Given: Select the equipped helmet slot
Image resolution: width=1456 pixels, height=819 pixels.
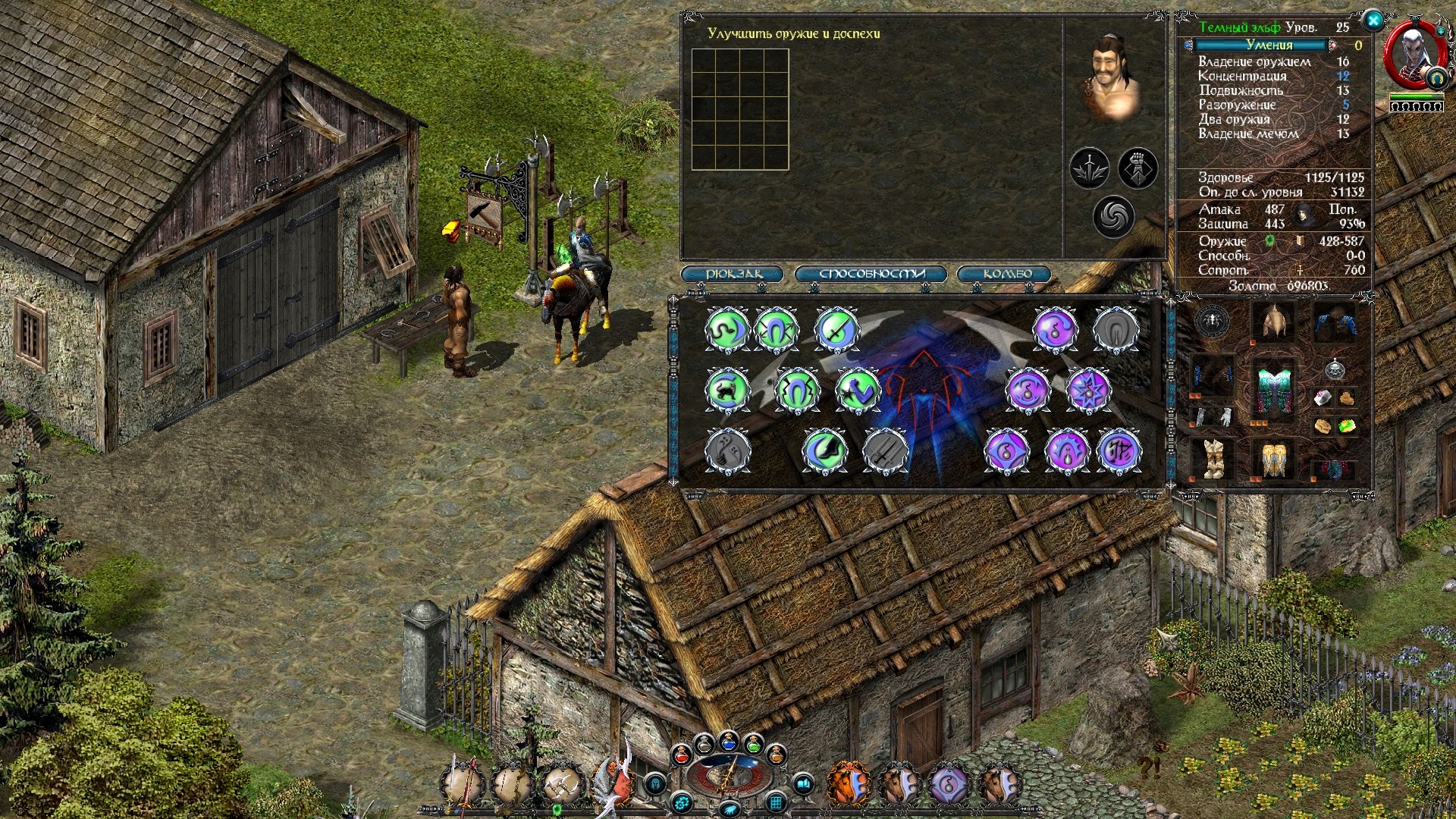Looking at the screenshot, I should coord(1275,322).
